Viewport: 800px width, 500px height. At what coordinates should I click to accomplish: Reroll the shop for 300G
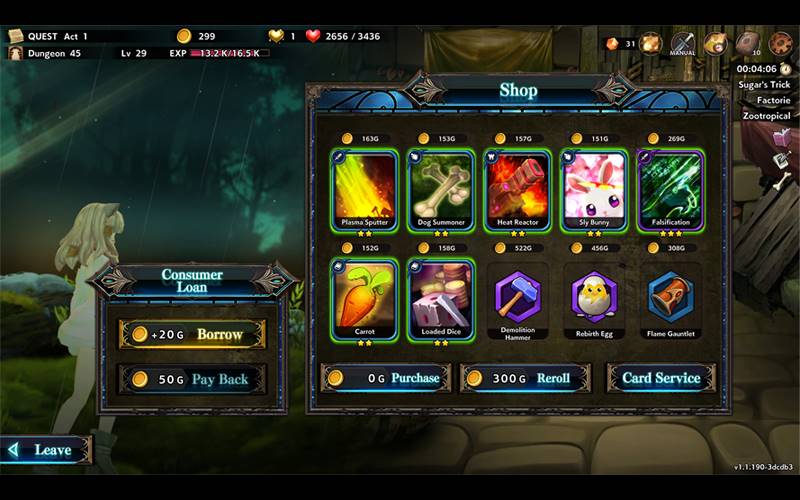(525, 378)
